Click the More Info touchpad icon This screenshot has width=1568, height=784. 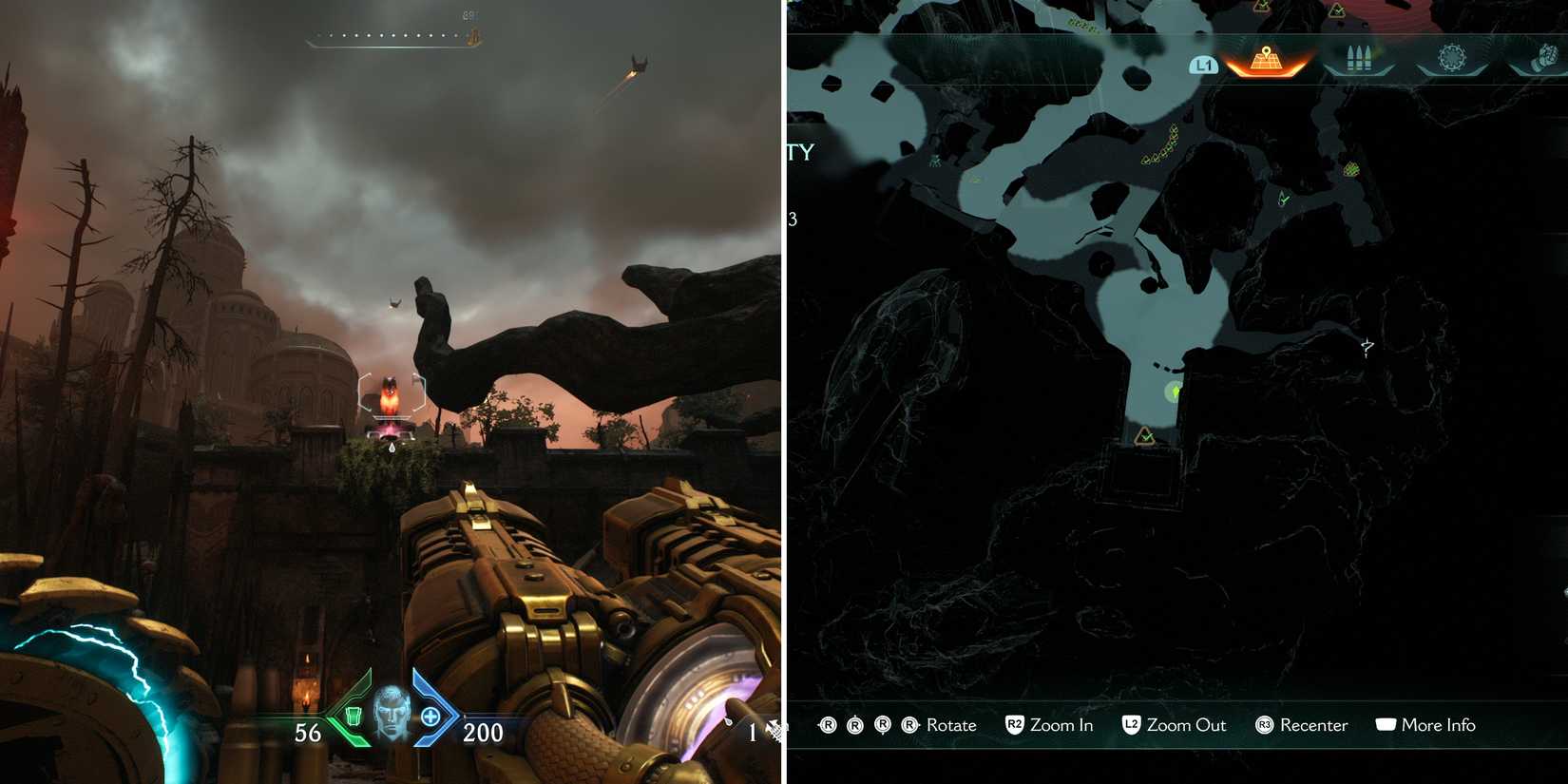click(1387, 724)
